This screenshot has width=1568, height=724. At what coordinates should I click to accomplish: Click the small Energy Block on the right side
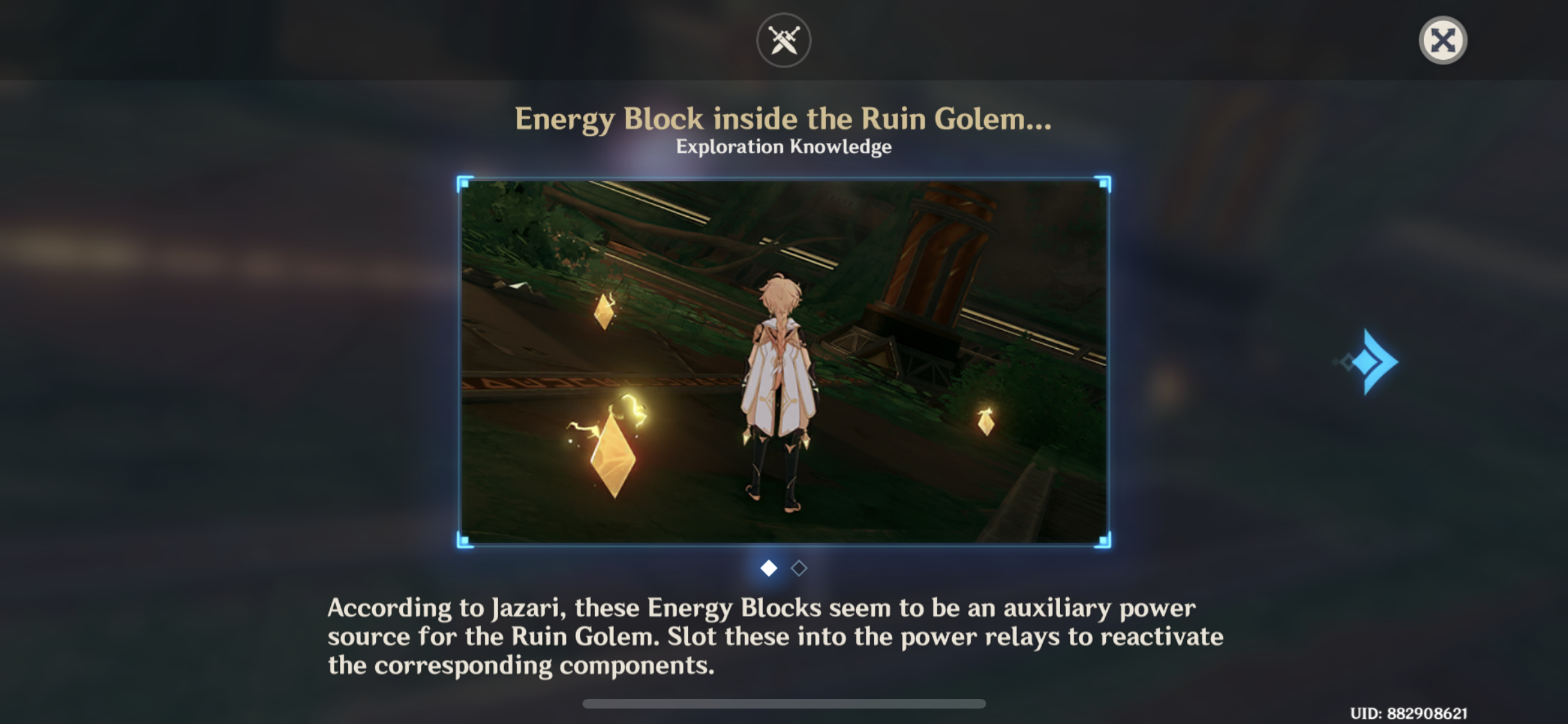pyautogui.click(x=985, y=425)
